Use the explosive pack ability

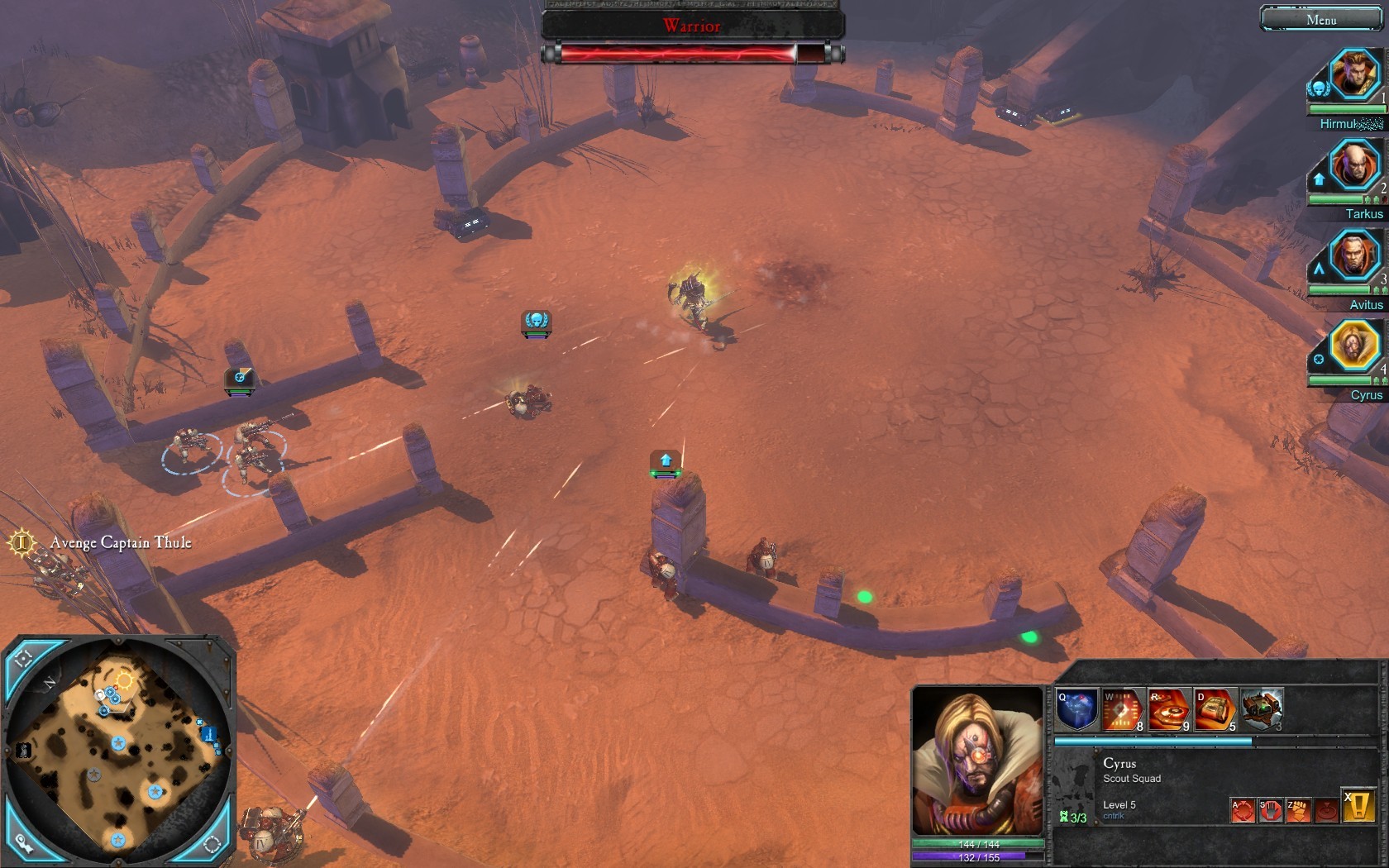1215,710
